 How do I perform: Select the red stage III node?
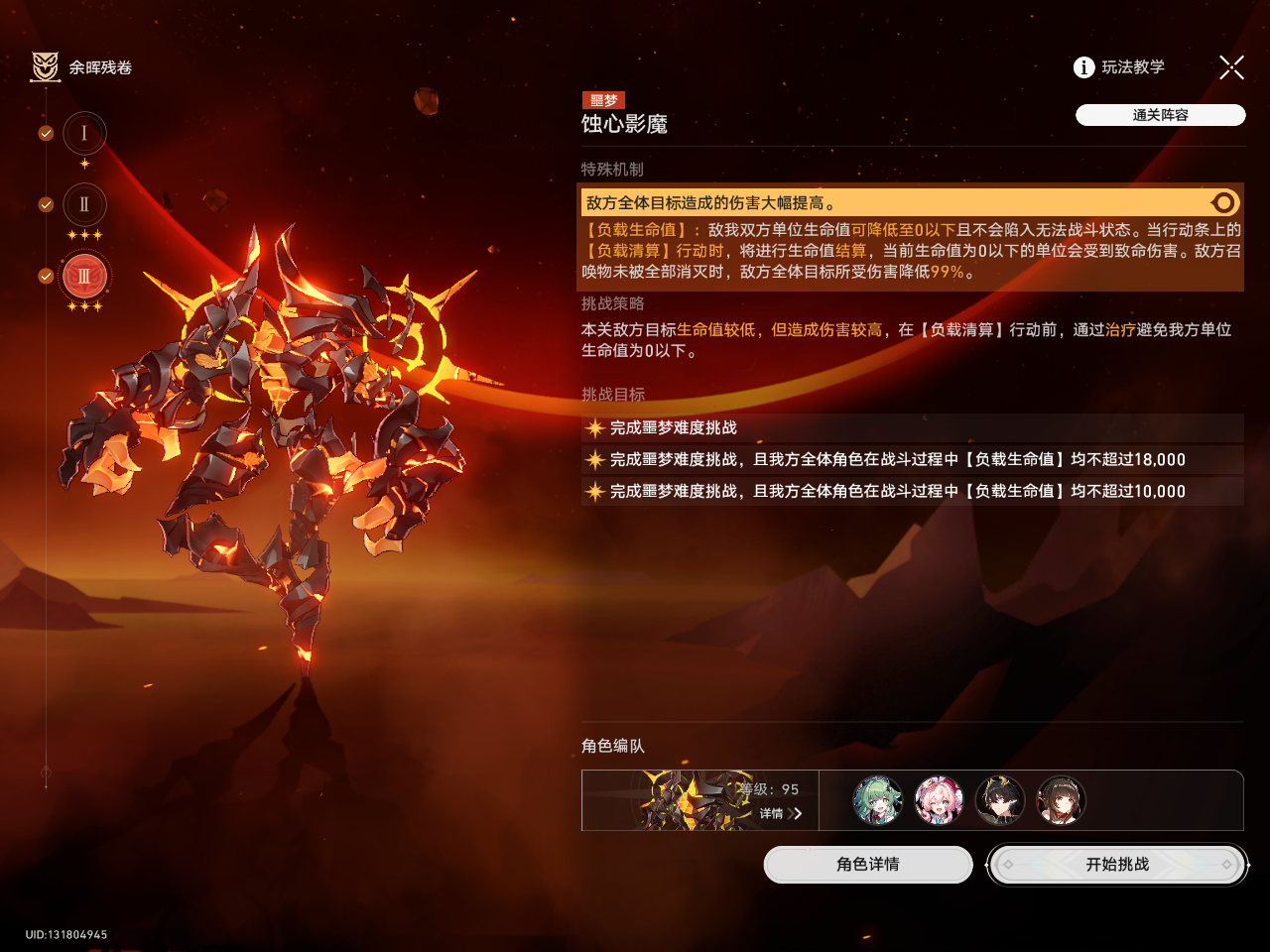click(84, 277)
